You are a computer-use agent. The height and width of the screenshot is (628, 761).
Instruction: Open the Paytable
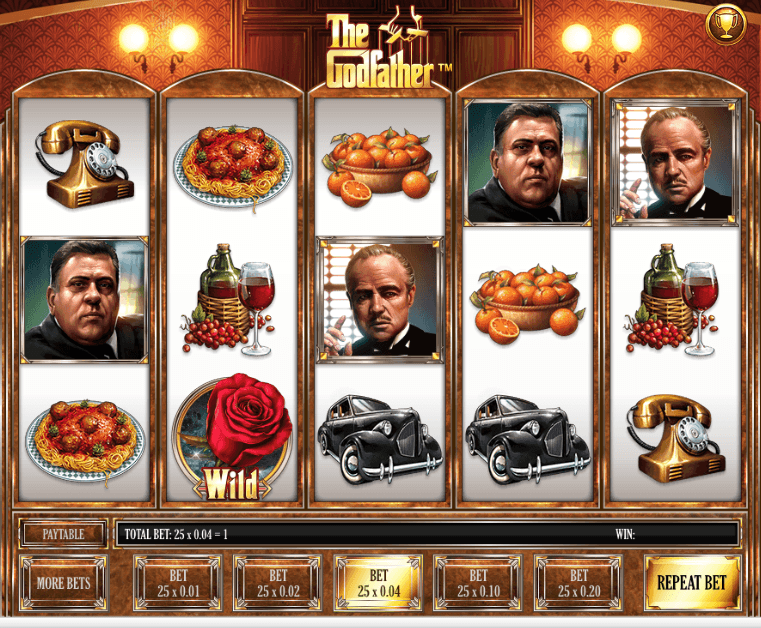(63, 534)
